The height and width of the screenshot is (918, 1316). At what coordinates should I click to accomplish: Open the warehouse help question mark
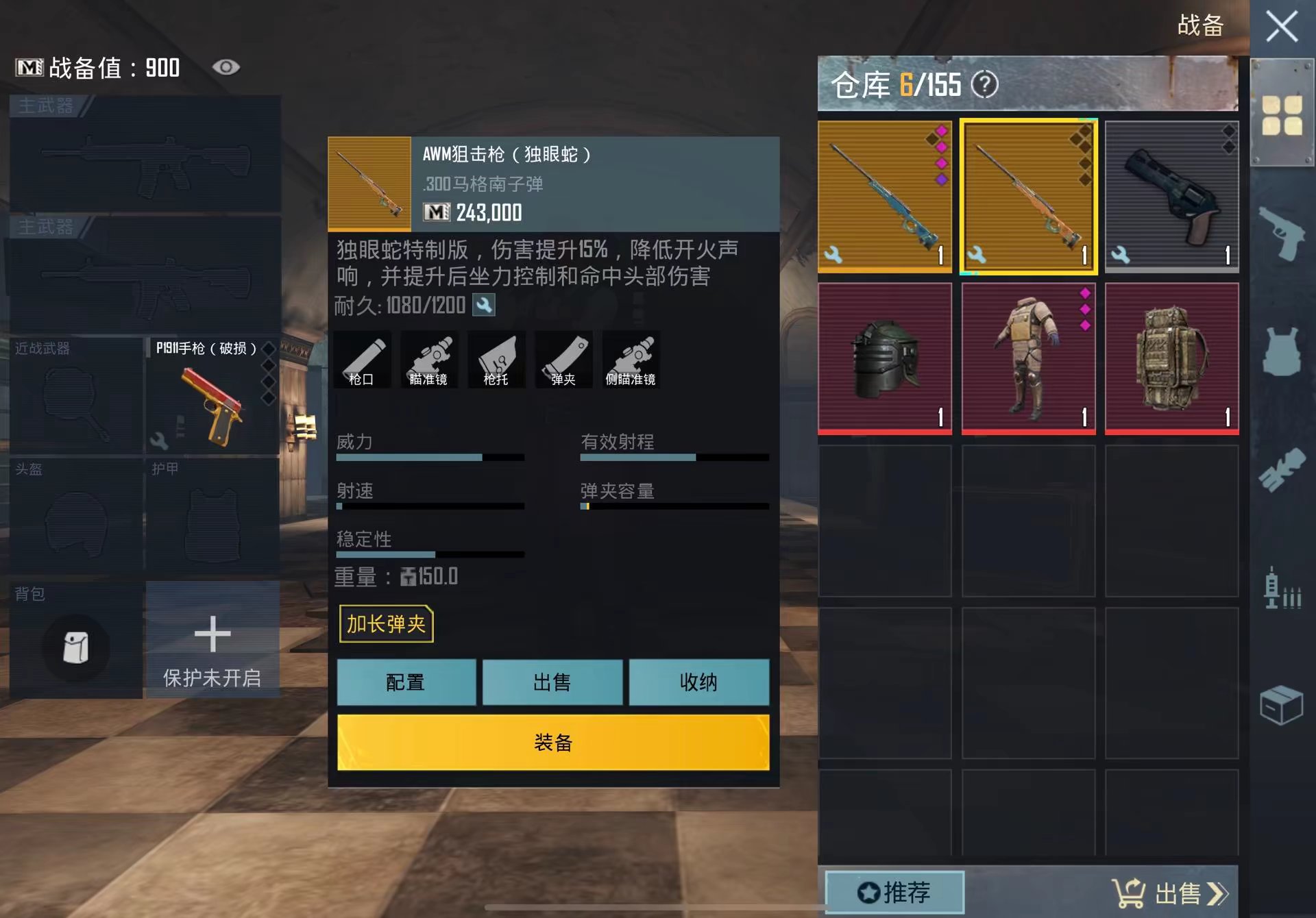click(985, 85)
